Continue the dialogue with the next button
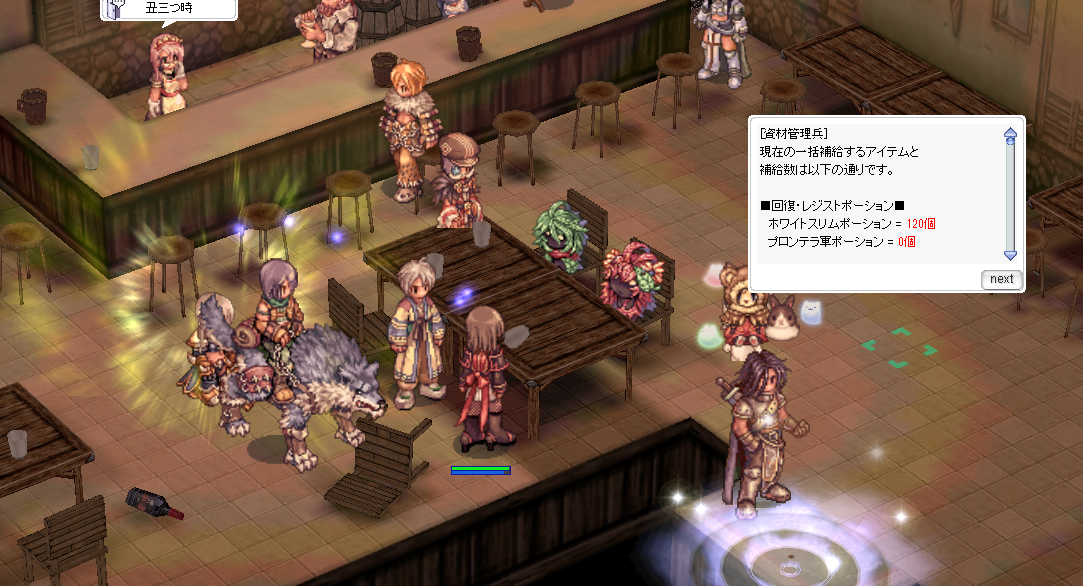 [x=1001, y=279]
